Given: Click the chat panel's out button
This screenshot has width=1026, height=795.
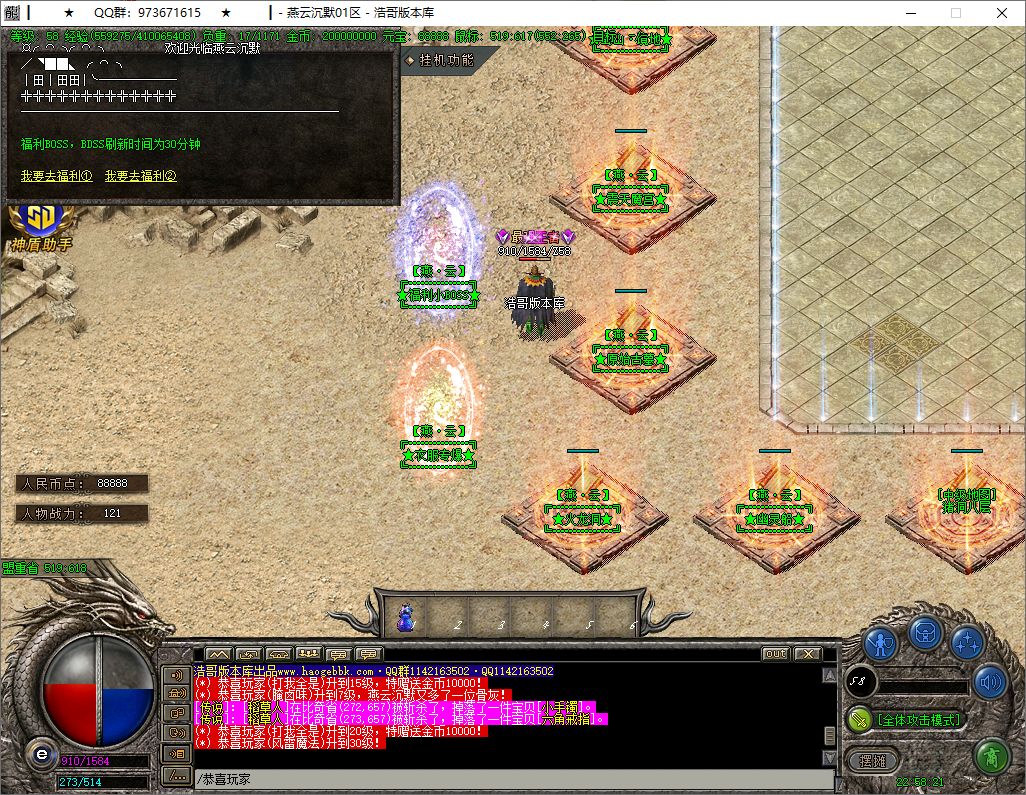Looking at the screenshot, I should point(775,654).
